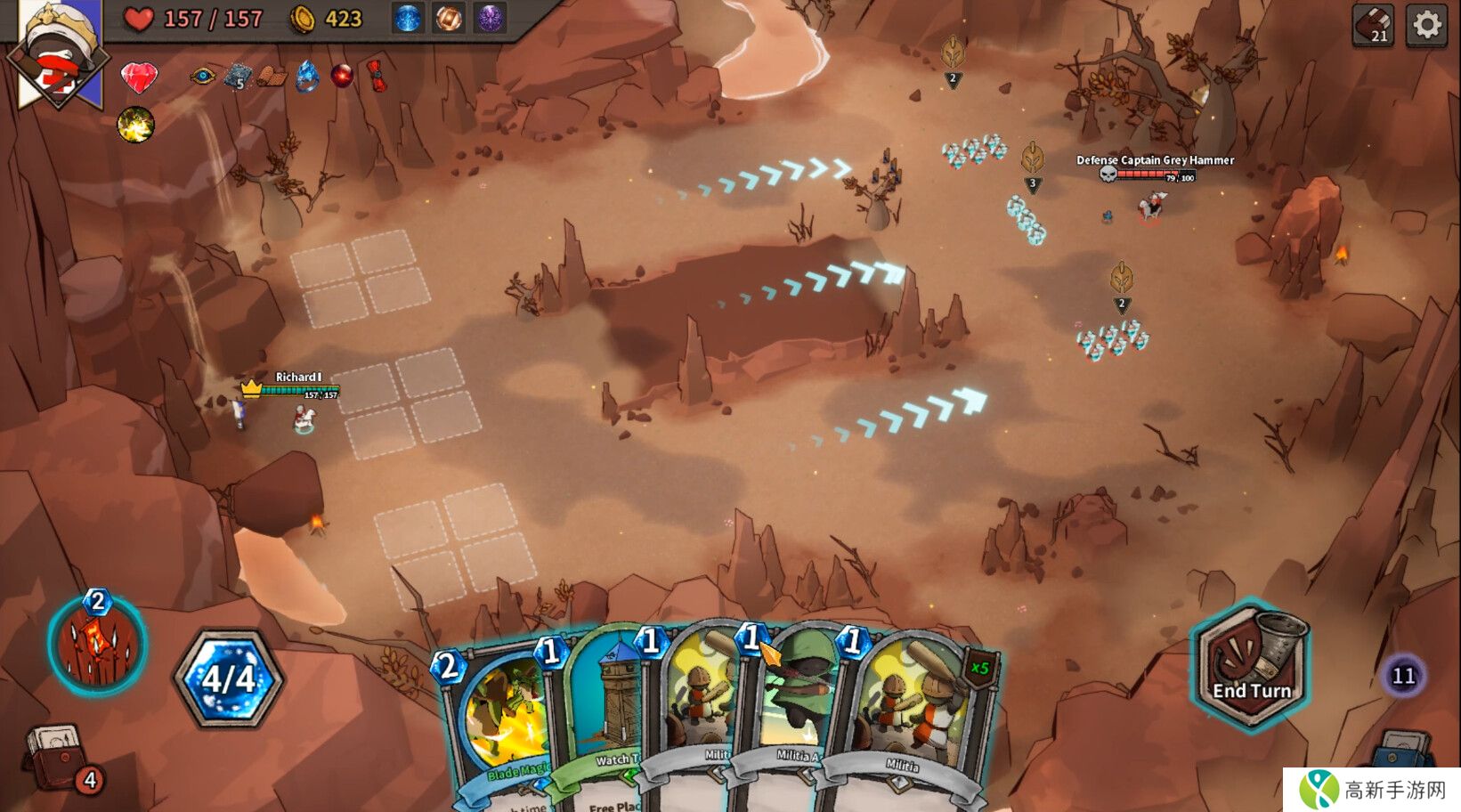
Task: Open the gear settings menu
Action: pos(1426,25)
